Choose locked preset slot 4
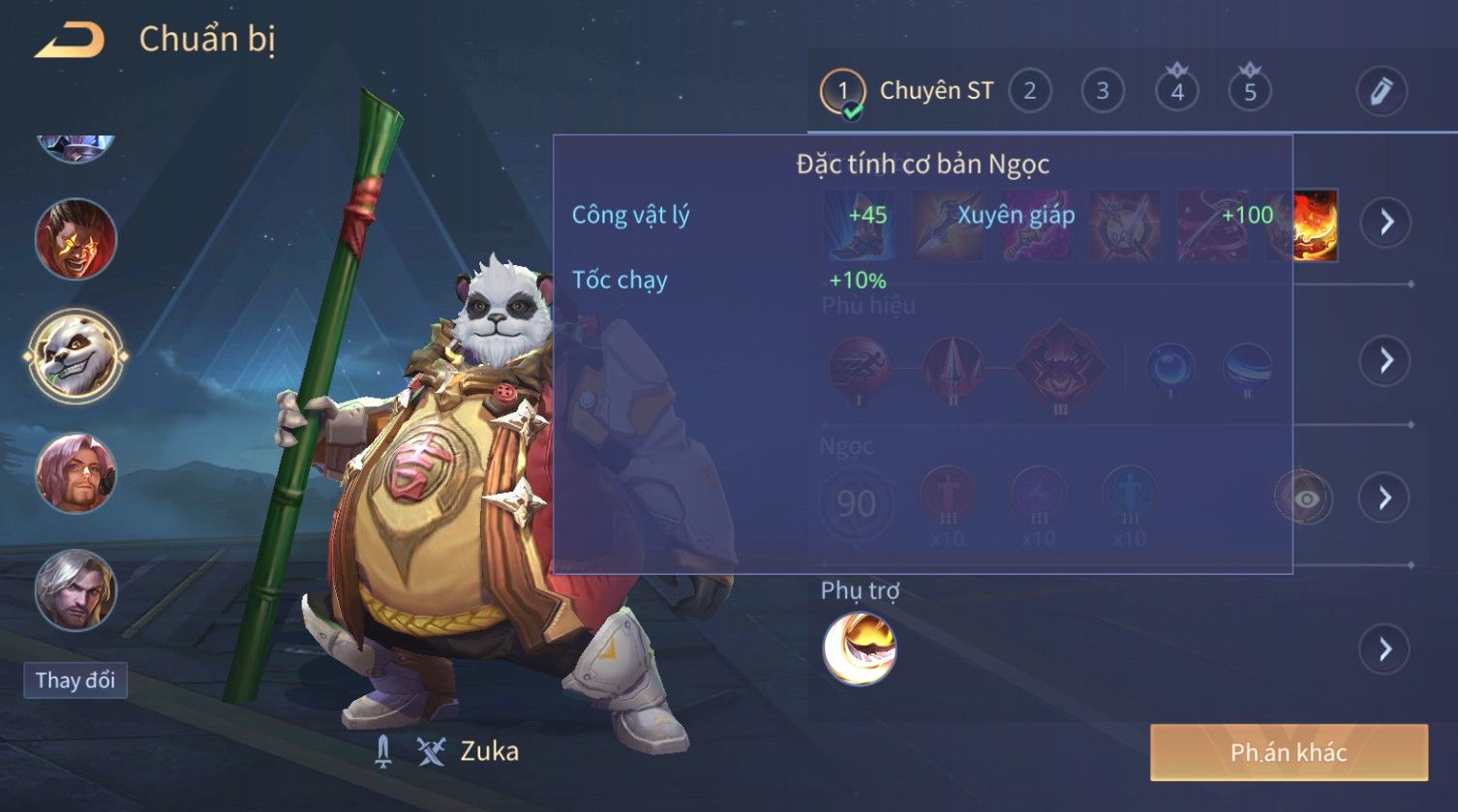Image resolution: width=1458 pixels, height=812 pixels. pos(1176,92)
